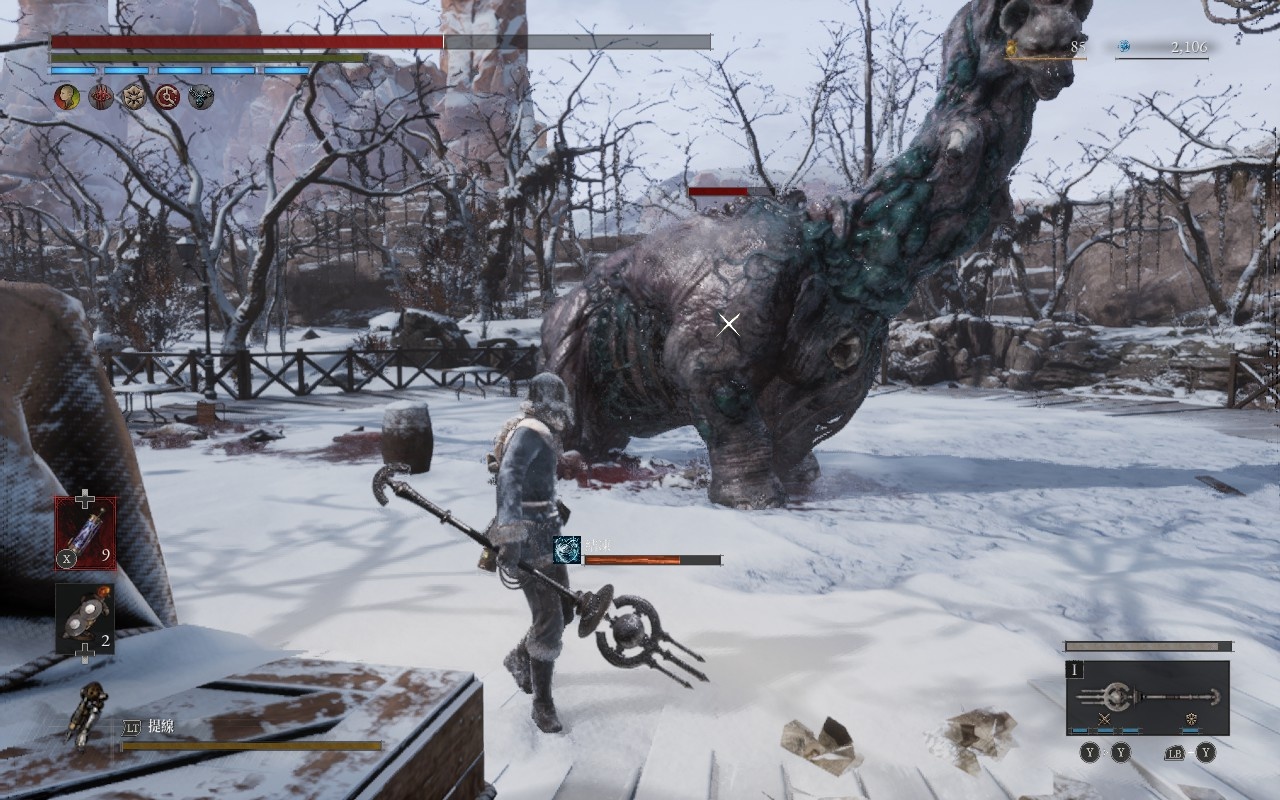Open the equipped trident weapon panel
The width and height of the screenshot is (1280, 800).
(x=1147, y=697)
